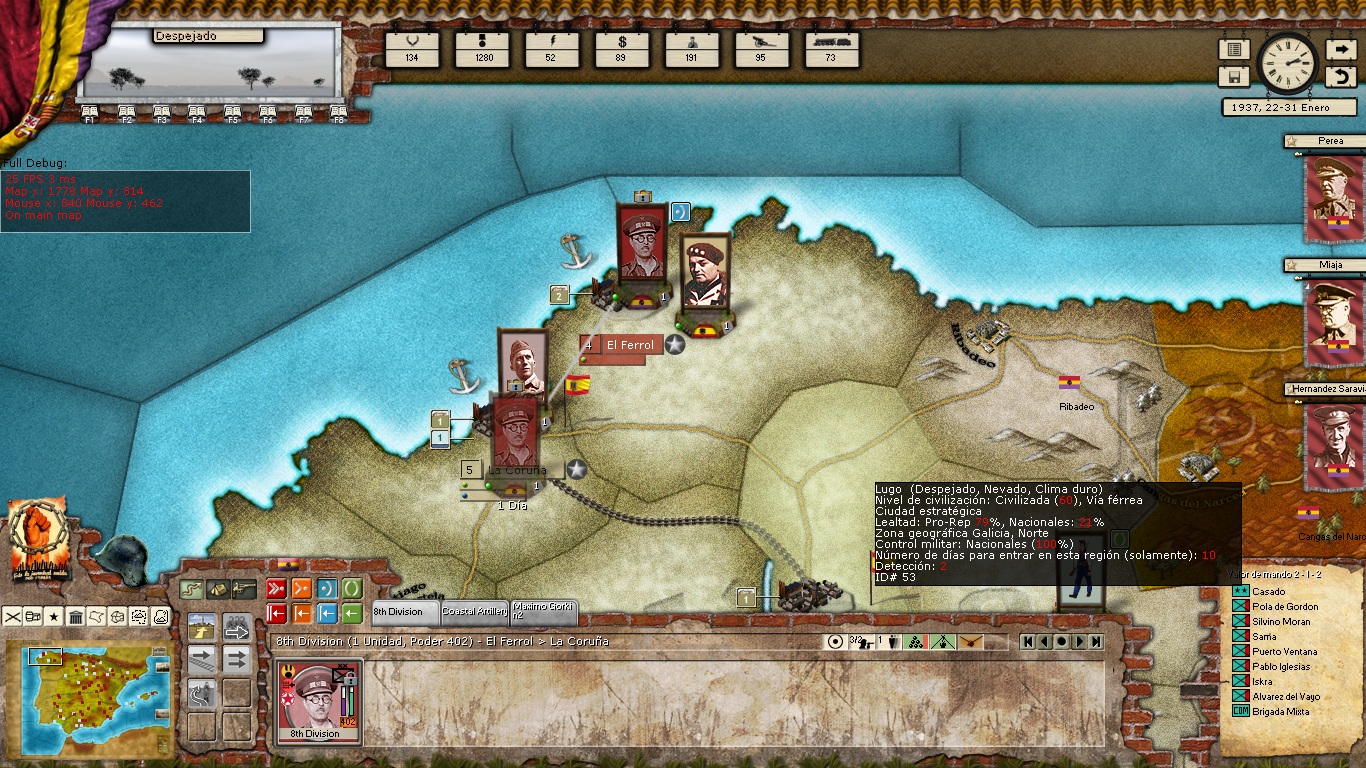1366x768 pixels.
Task: Pick Pablo Iglesias from the unit list
Action: coord(1280,667)
